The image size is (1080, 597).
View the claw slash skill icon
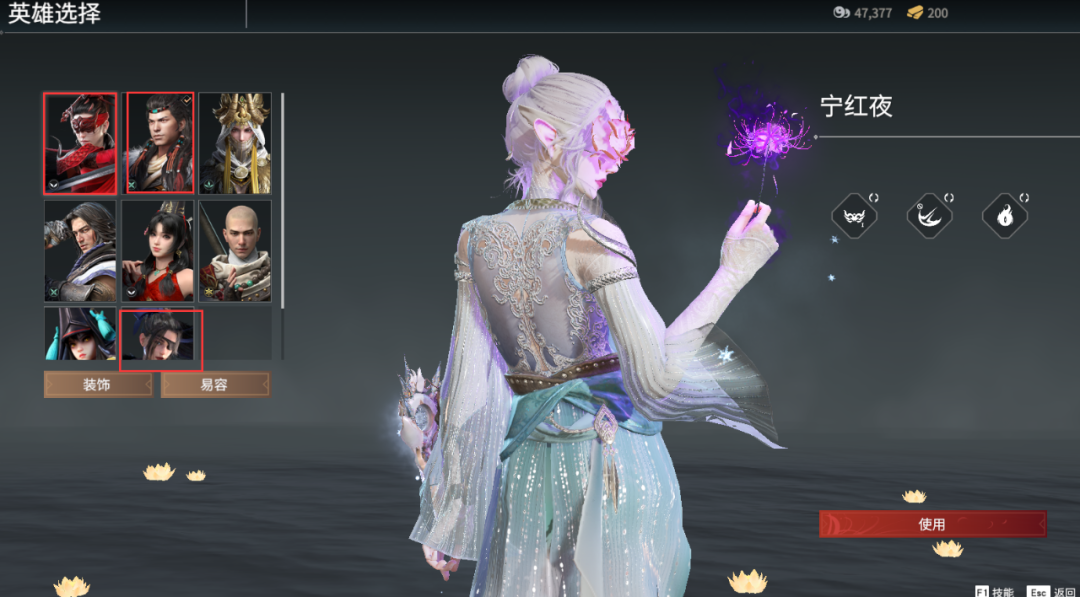tap(929, 215)
